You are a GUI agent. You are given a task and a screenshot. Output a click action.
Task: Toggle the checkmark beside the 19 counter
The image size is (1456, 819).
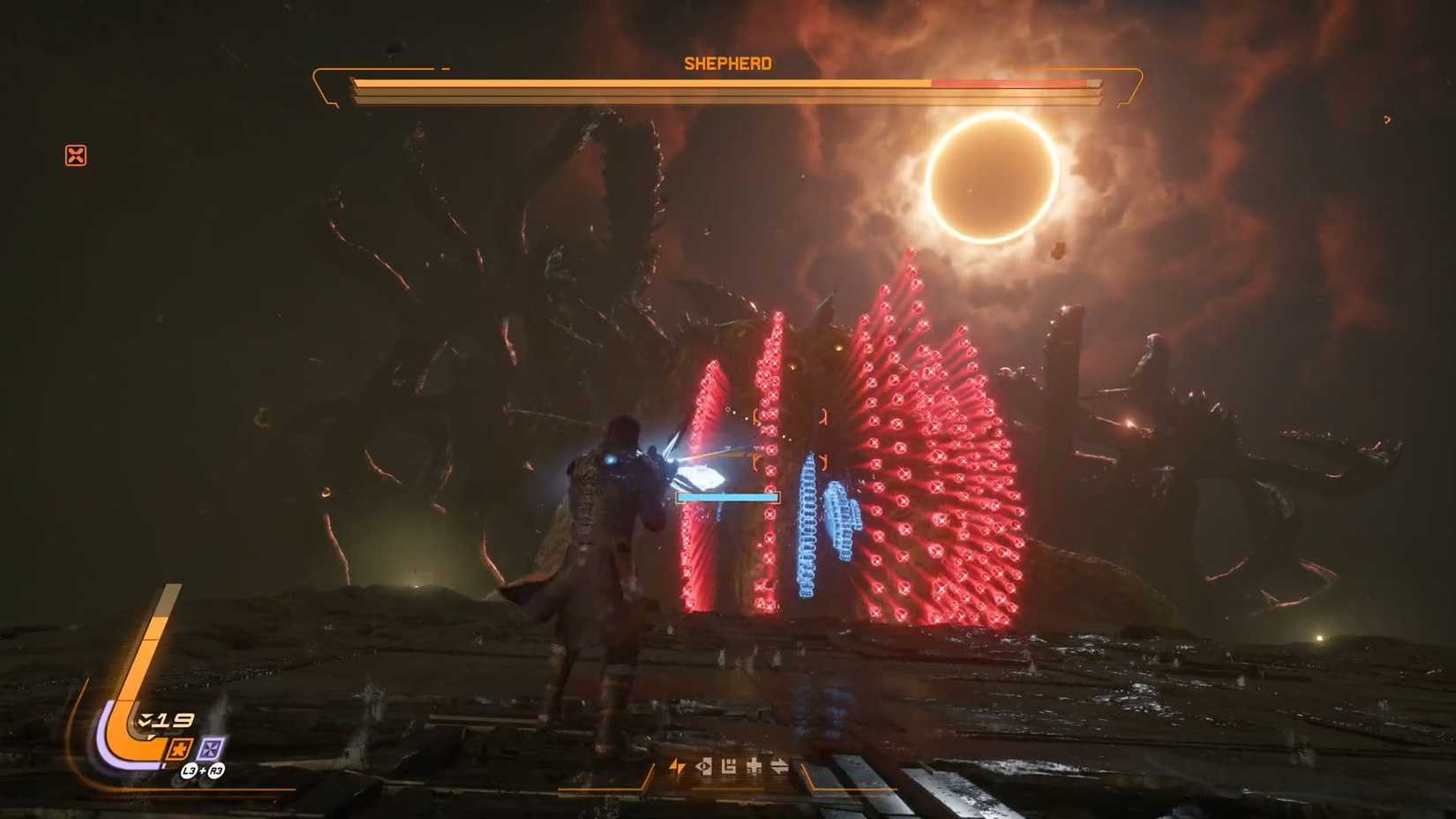tap(144, 719)
